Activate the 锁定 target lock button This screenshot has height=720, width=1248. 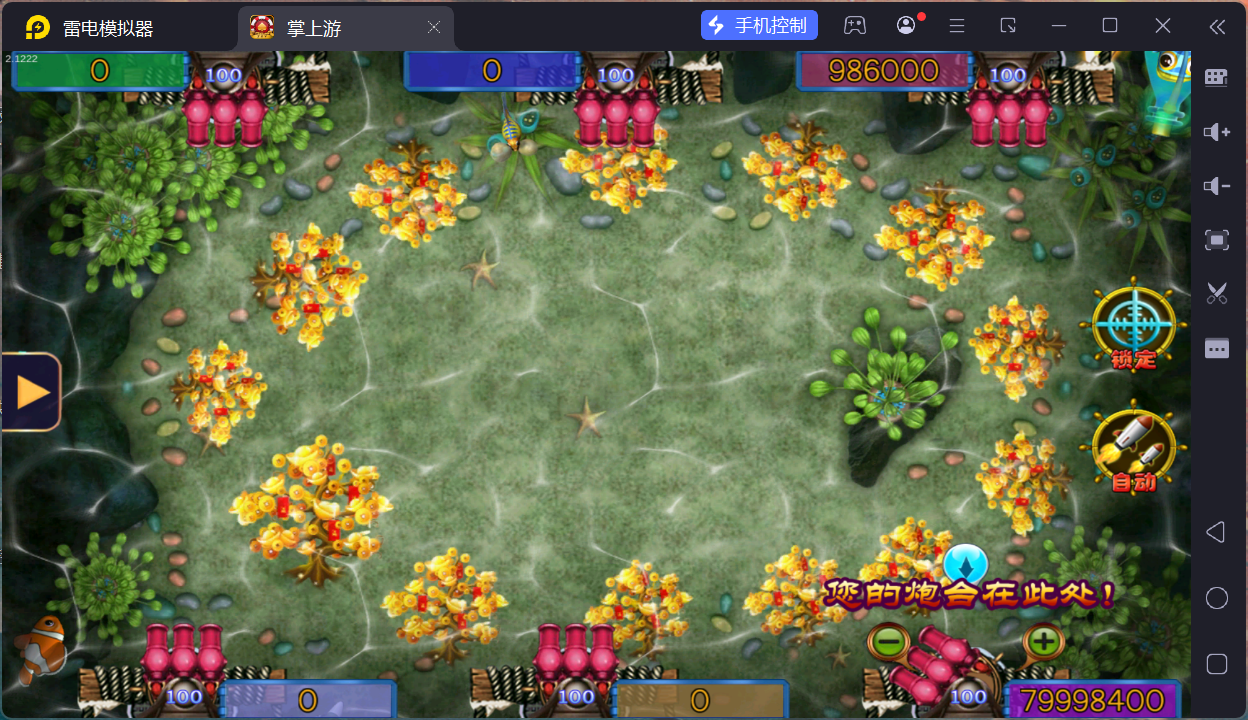pos(1132,324)
